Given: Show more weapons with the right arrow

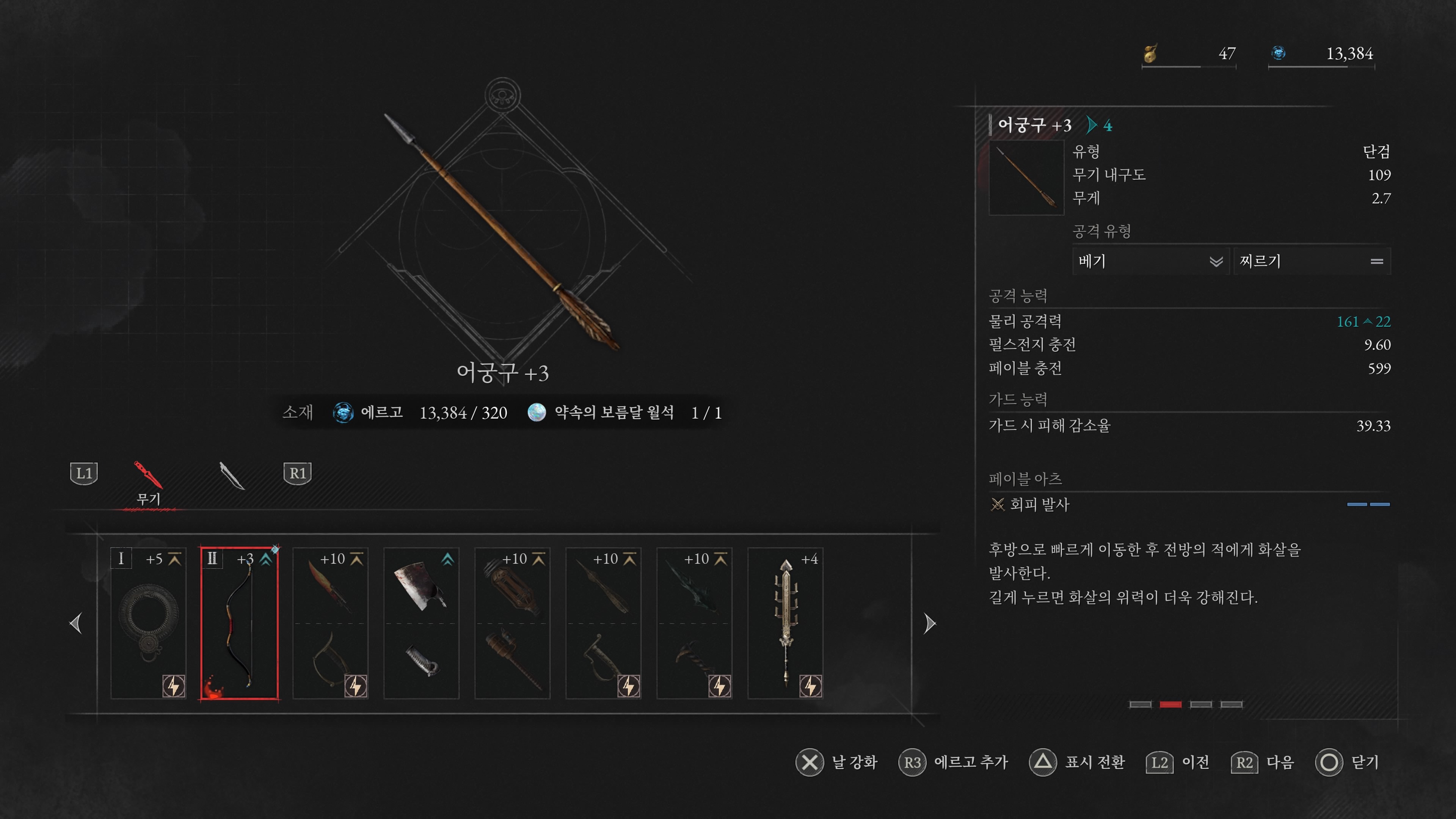Looking at the screenshot, I should click(x=929, y=623).
